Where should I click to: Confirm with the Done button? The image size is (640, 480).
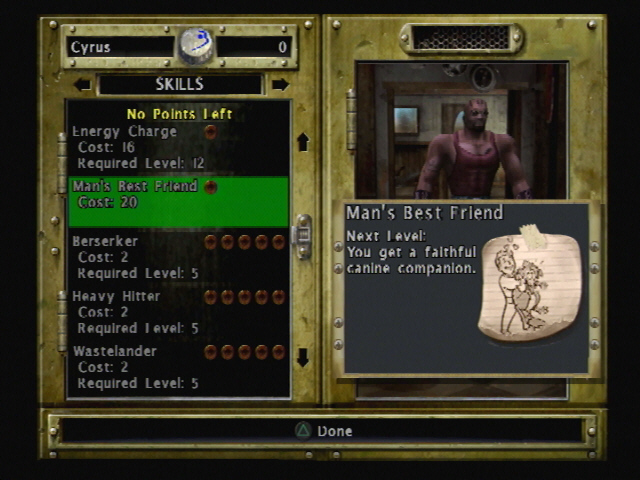pyautogui.click(x=322, y=431)
